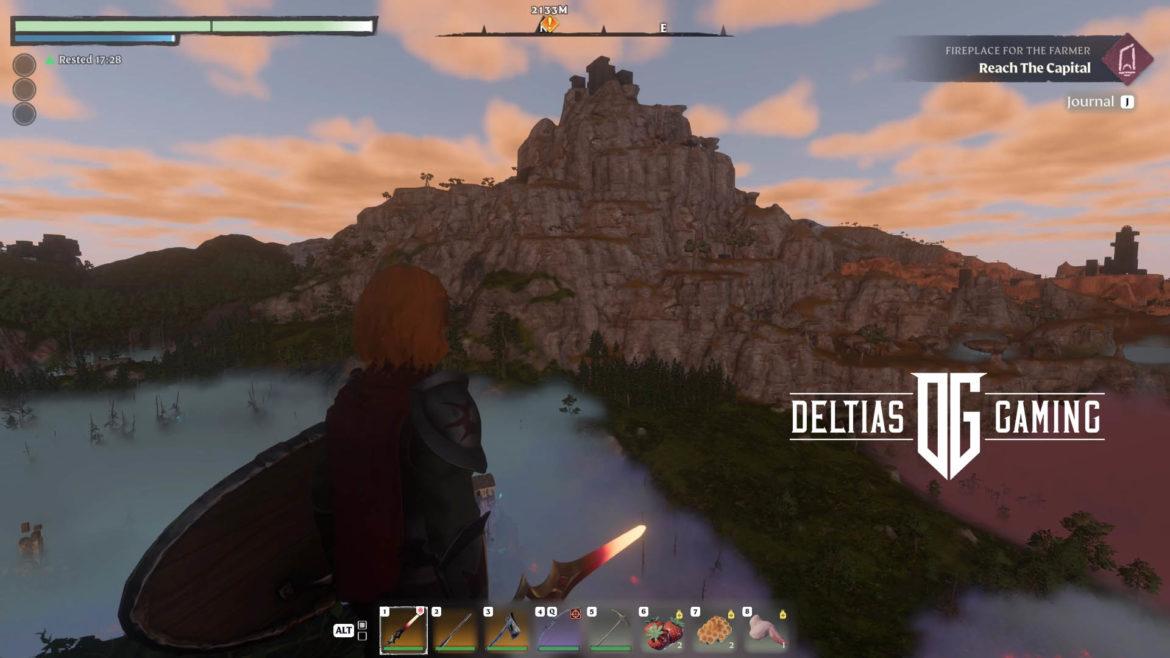Pick the pickaxe in hotbar slot 5
Screen dimensions: 1170x658
611,630
